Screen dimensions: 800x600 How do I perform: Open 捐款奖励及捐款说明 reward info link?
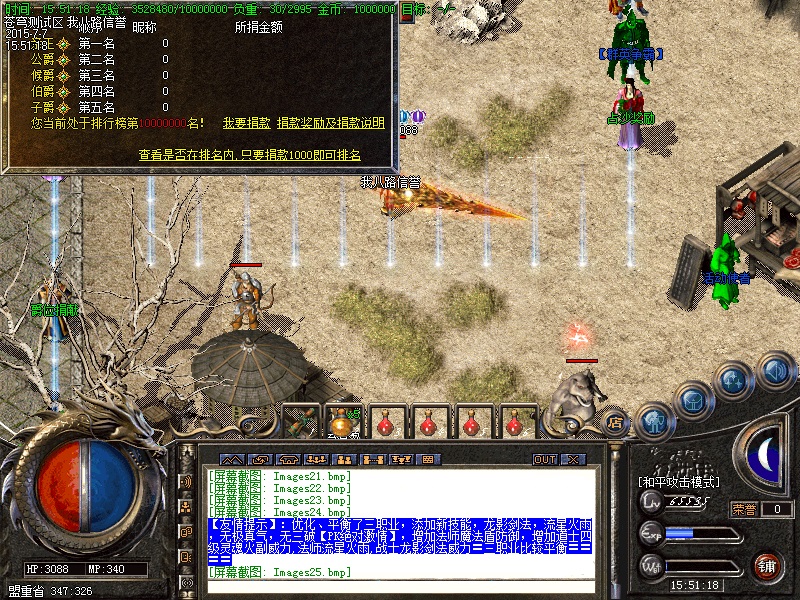[331, 123]
